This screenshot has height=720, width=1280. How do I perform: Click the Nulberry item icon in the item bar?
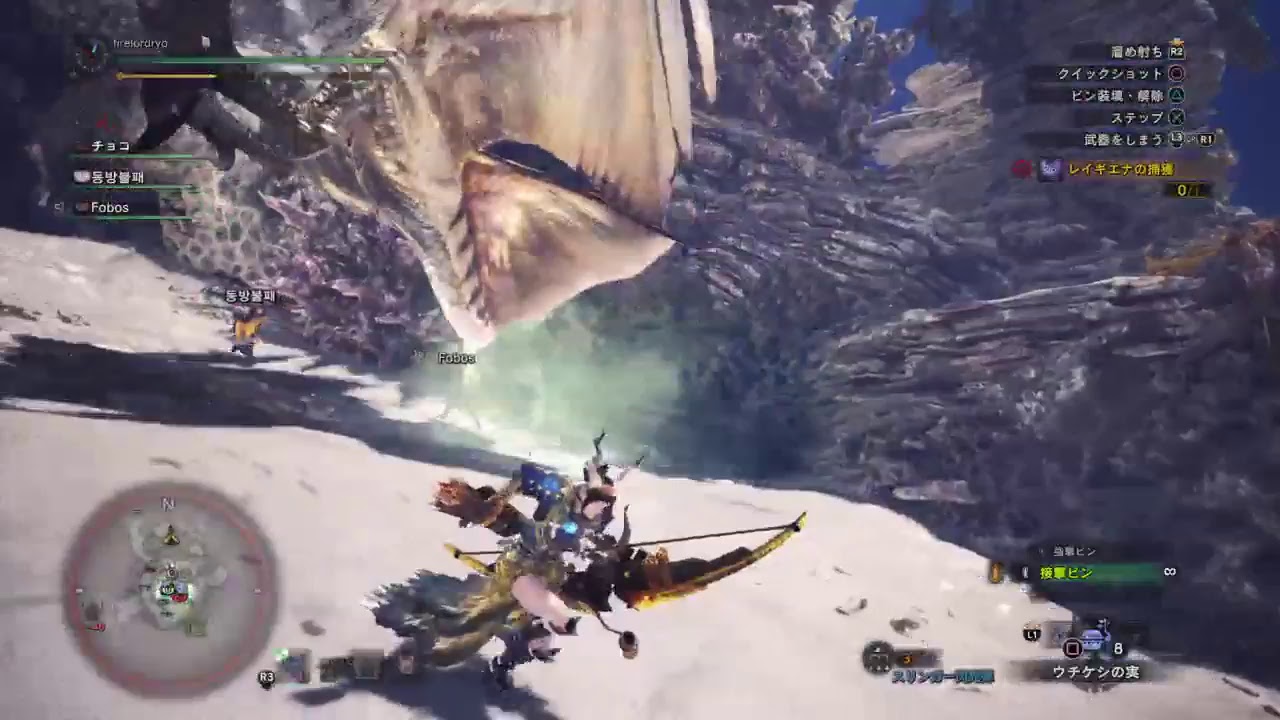click(x=1095, y=637)
